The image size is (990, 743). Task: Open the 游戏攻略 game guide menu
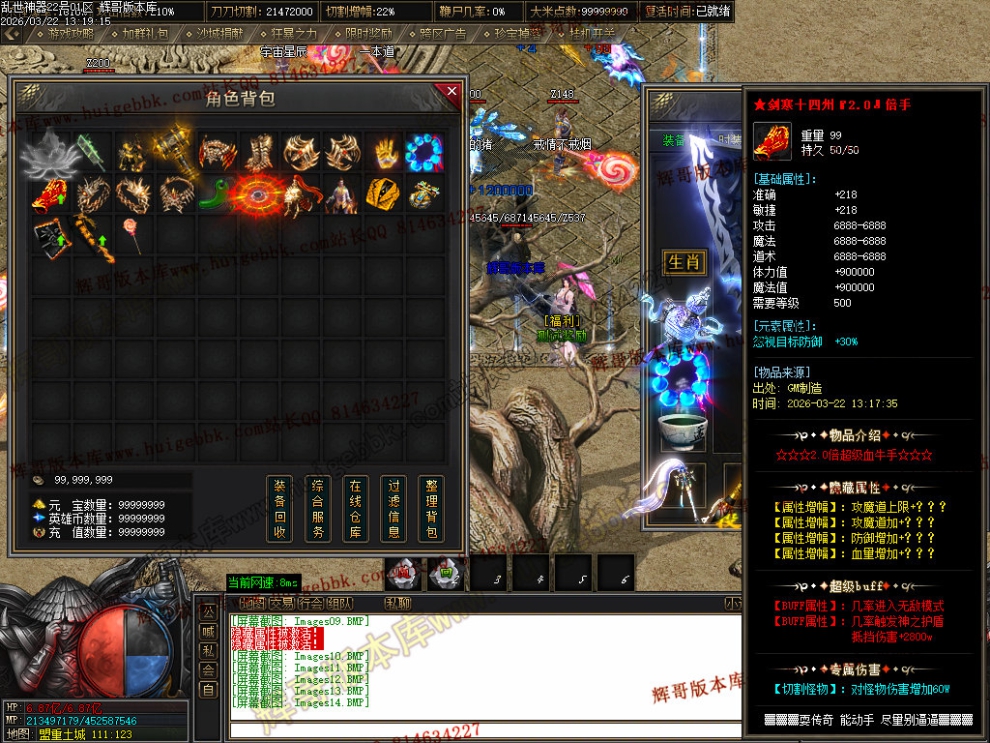(x=70, y=34)
